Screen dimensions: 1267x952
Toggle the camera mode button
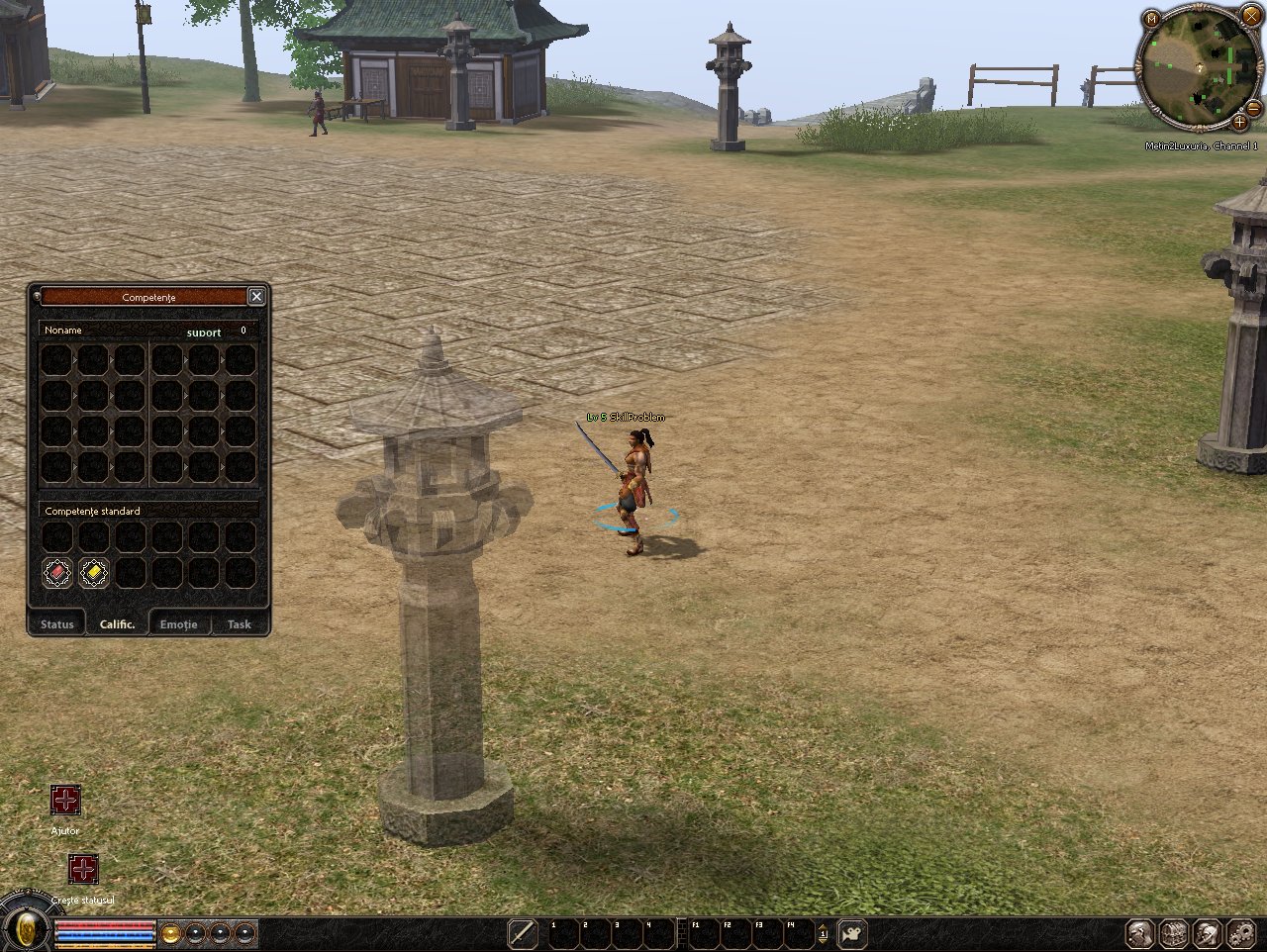pyautogui.click(x=851, y=933)
